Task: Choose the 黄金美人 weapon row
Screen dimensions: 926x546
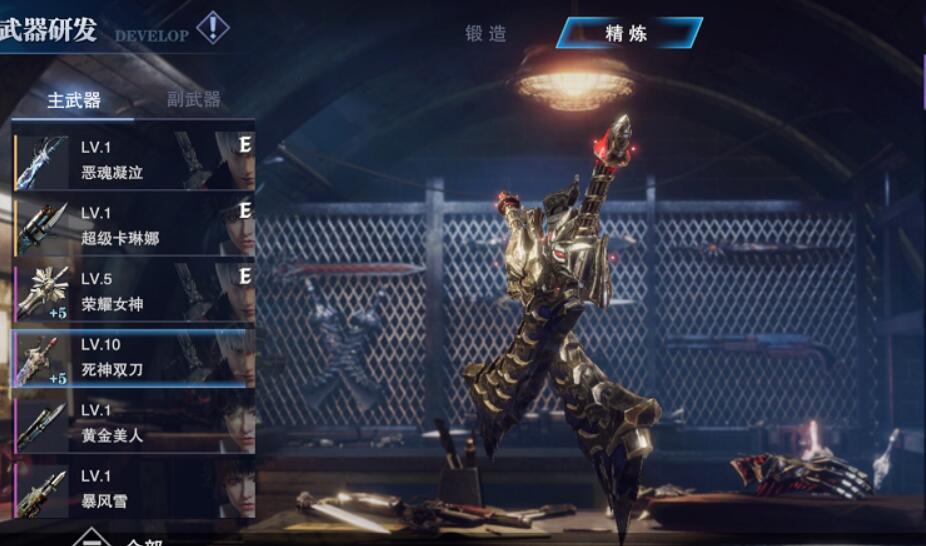Action: point(133,423)
